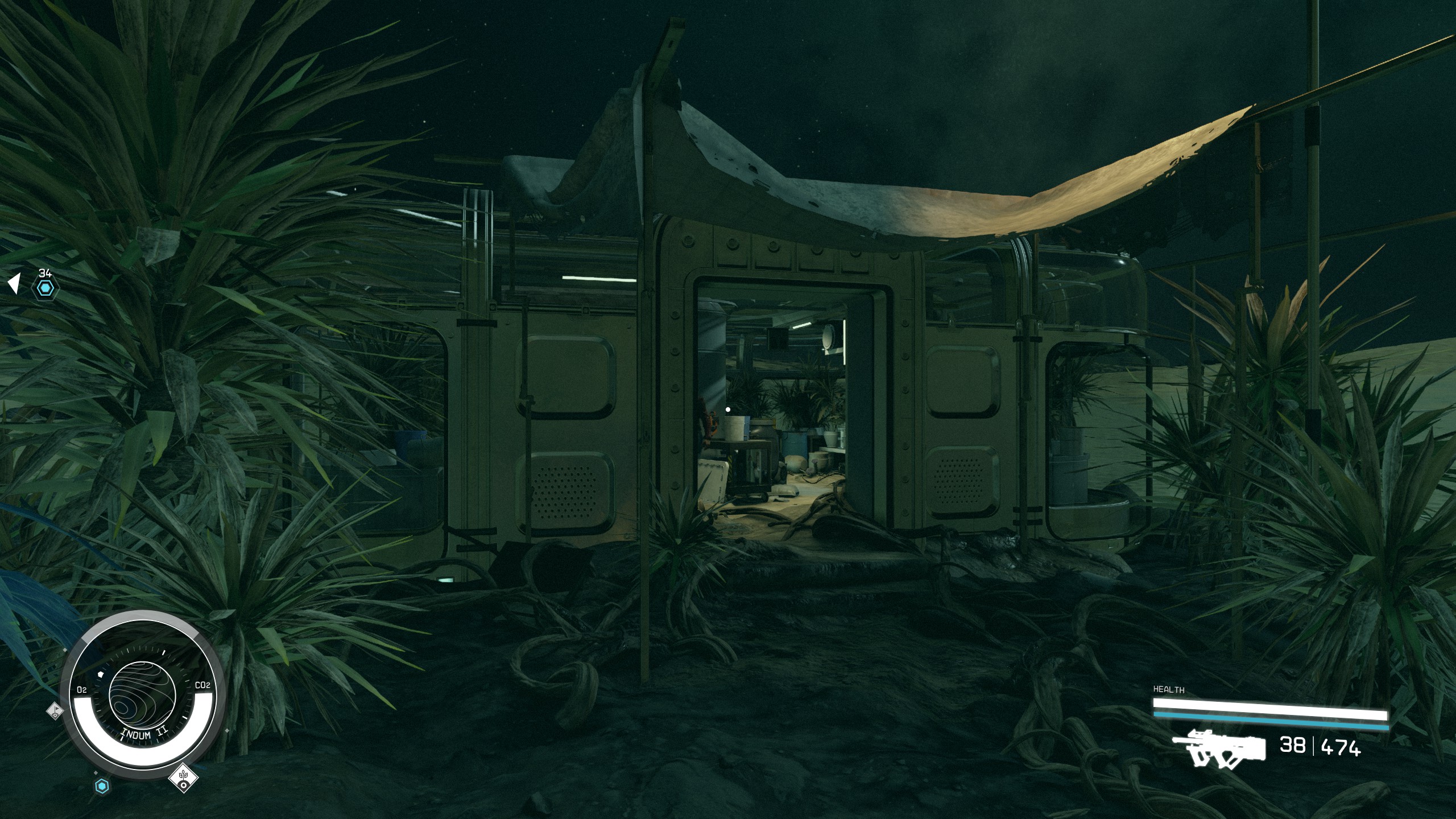The image size is (1456, 819).
Task: Select the flag landmark diamond icon
Action: pyautogui.click(x=55, y=710)
